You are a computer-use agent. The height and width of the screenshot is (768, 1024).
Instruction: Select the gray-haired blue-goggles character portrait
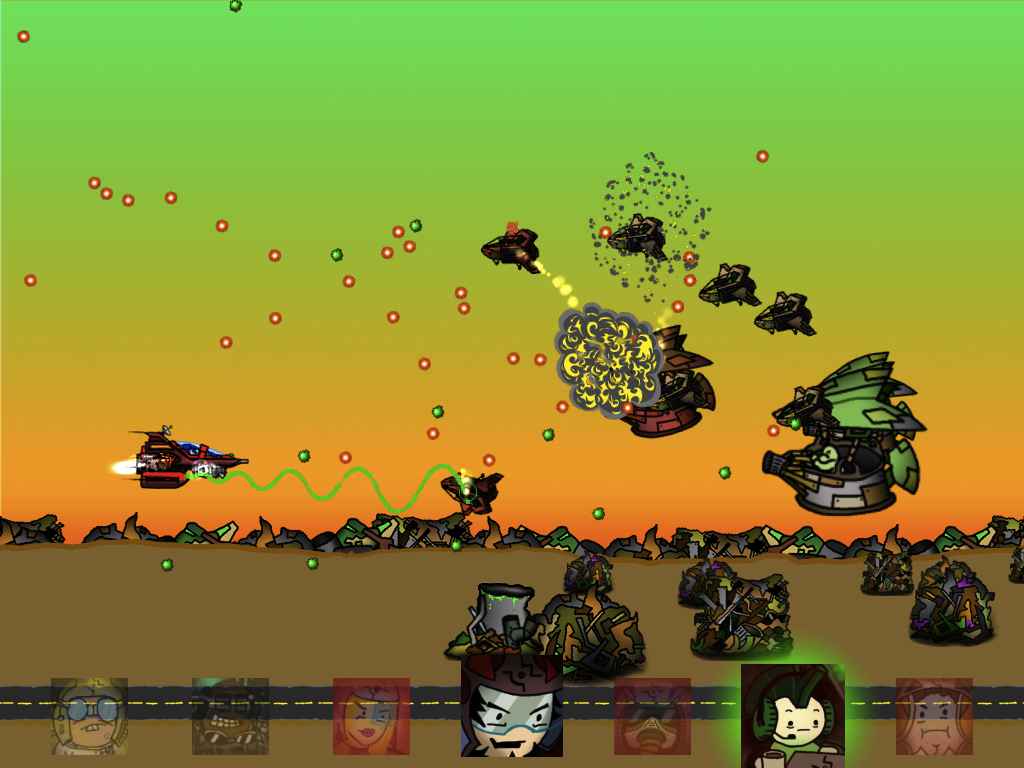click(511, 706)
